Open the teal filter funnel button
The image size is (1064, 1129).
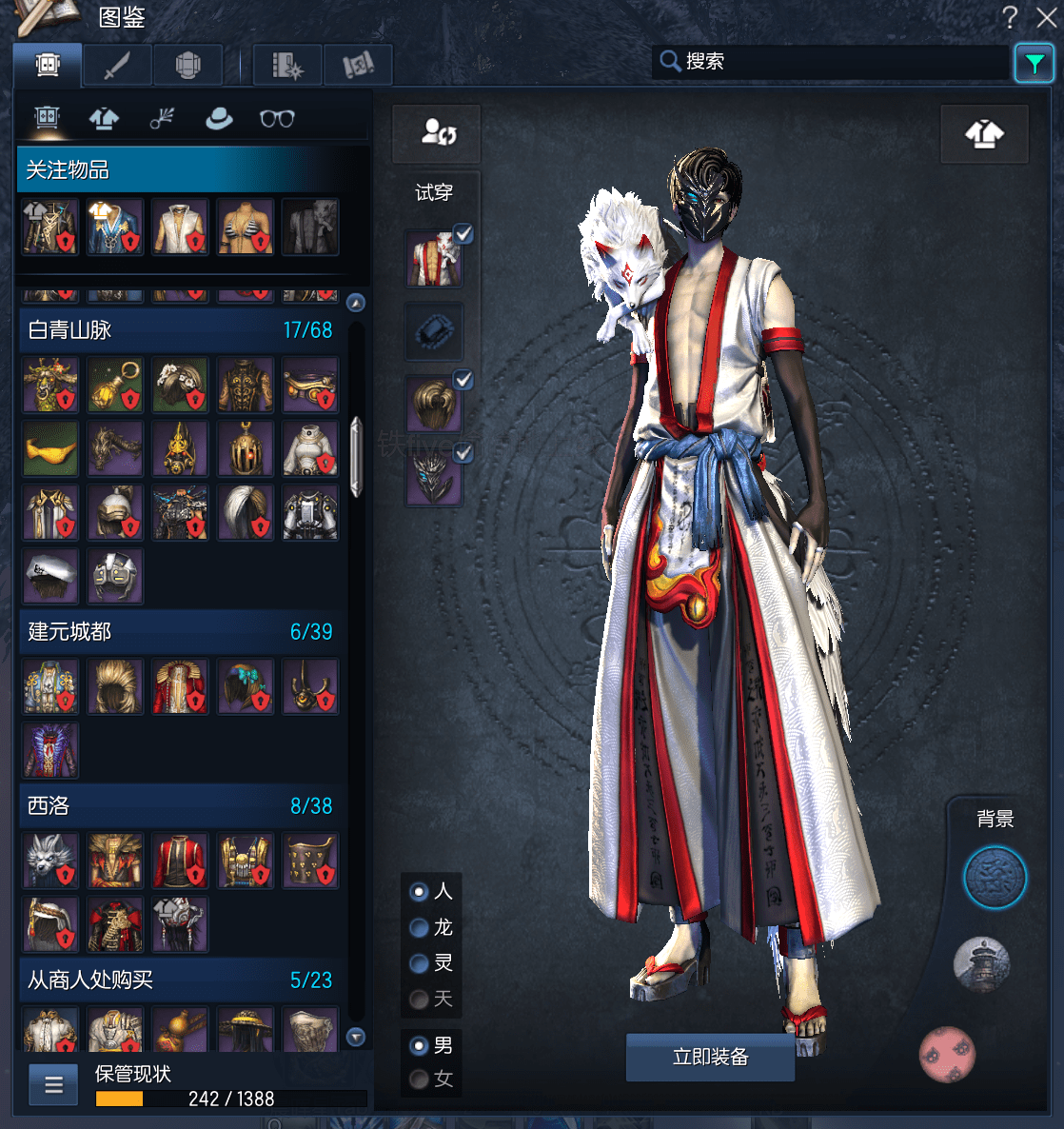(x=1034, y=64)
